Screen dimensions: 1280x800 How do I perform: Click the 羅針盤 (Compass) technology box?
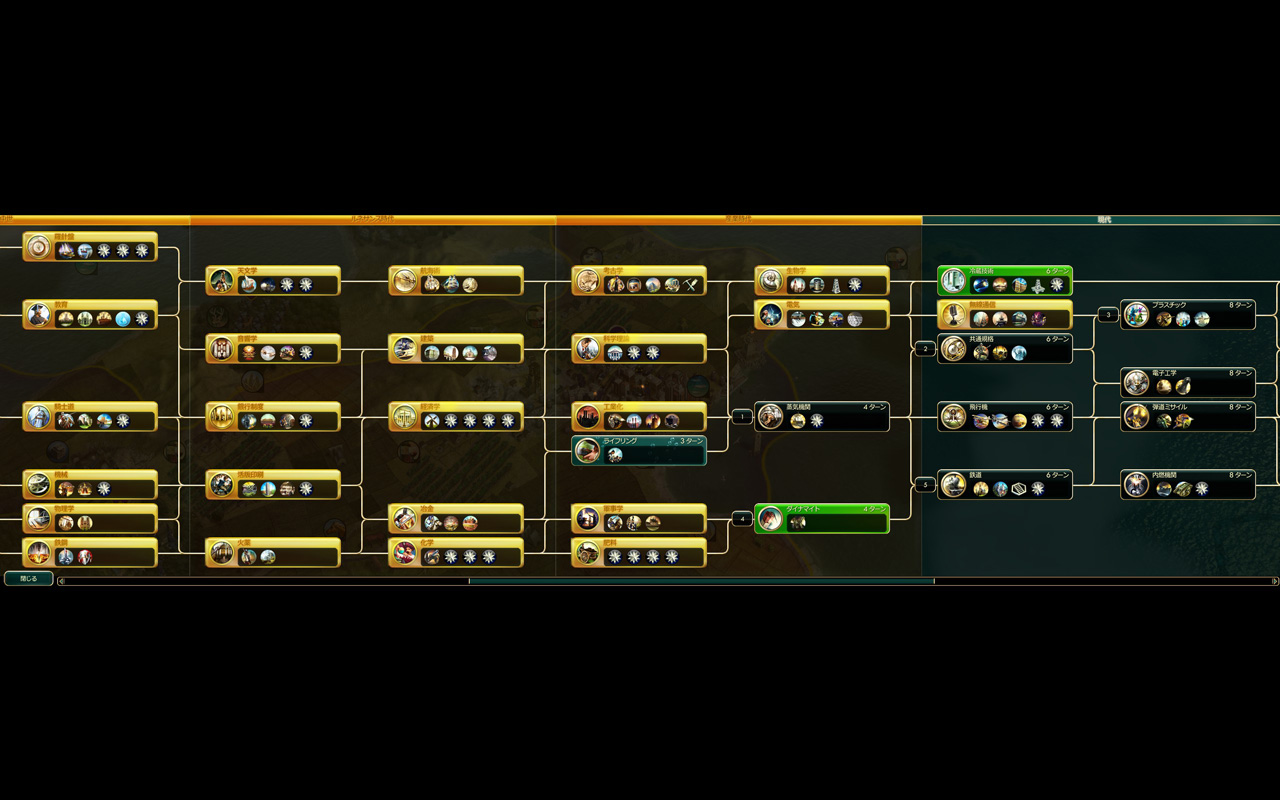click(90, 247)
